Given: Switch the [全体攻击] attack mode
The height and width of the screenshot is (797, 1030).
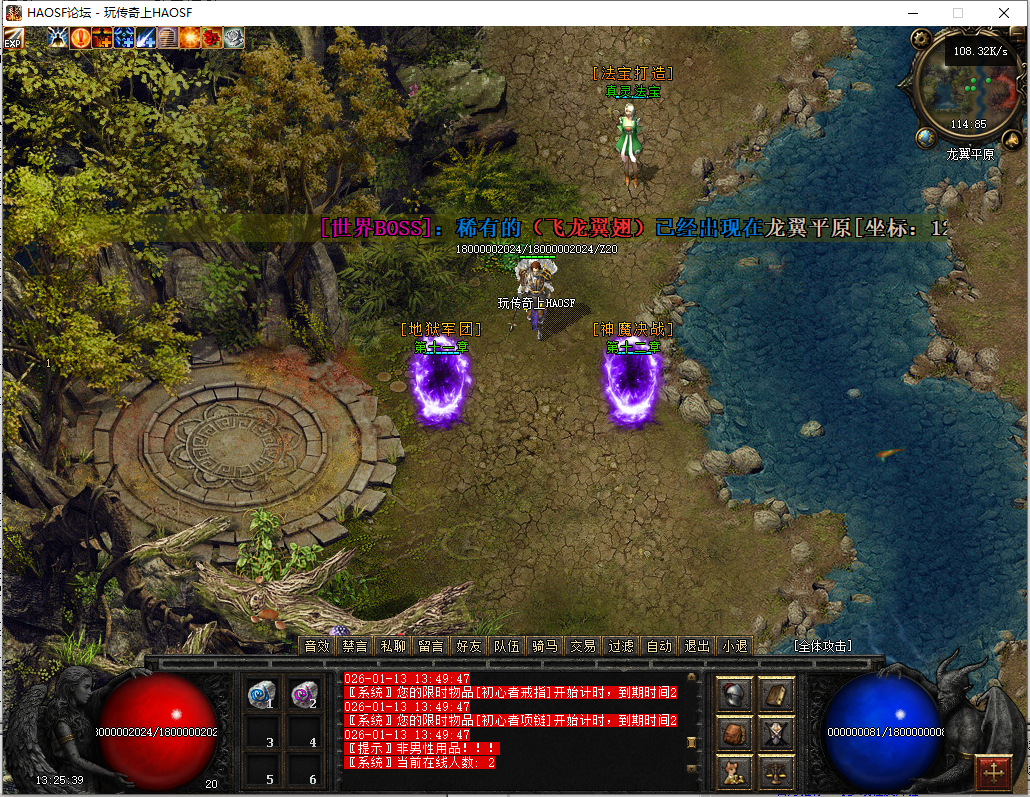Looking at the screenshot, I should 822,646.
